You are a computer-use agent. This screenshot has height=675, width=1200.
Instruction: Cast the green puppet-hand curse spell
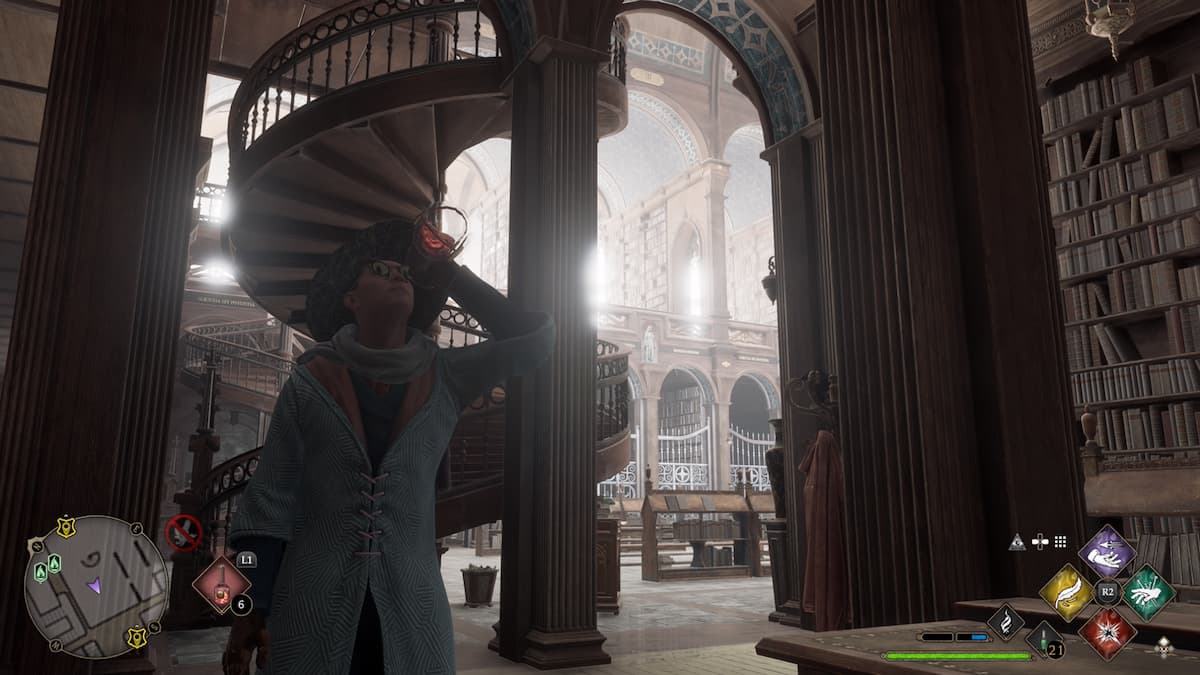pyautogui.click(x=1147, y=592)
